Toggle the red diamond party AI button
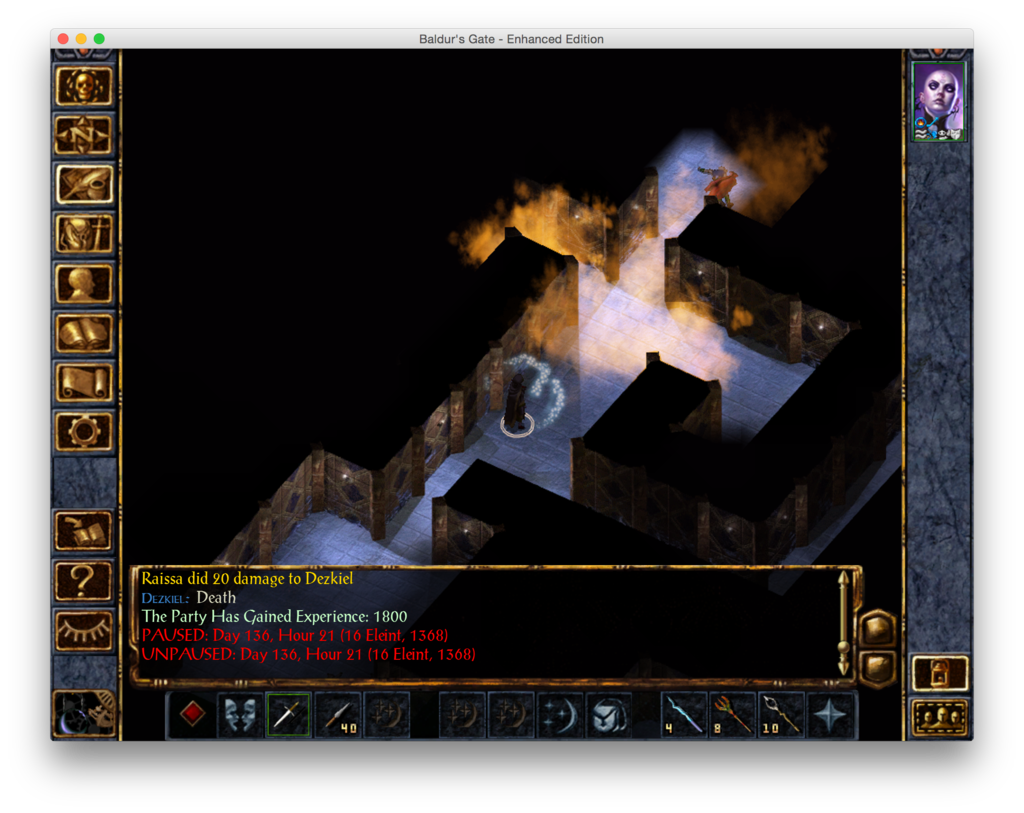1024x813 pixels. coord(192,714)
